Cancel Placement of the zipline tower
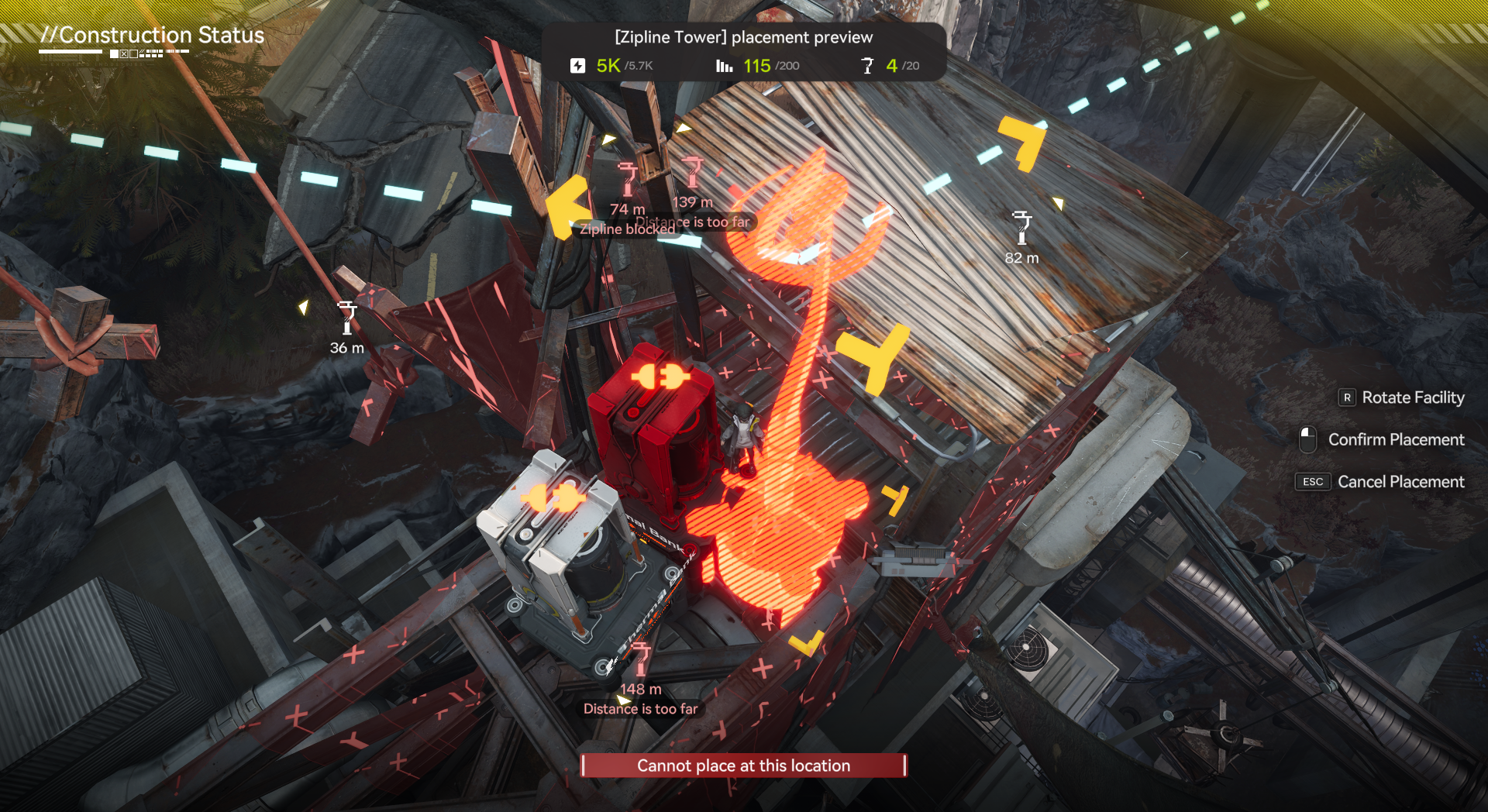The image size is (1488, 812). [x=1380, y=482]
